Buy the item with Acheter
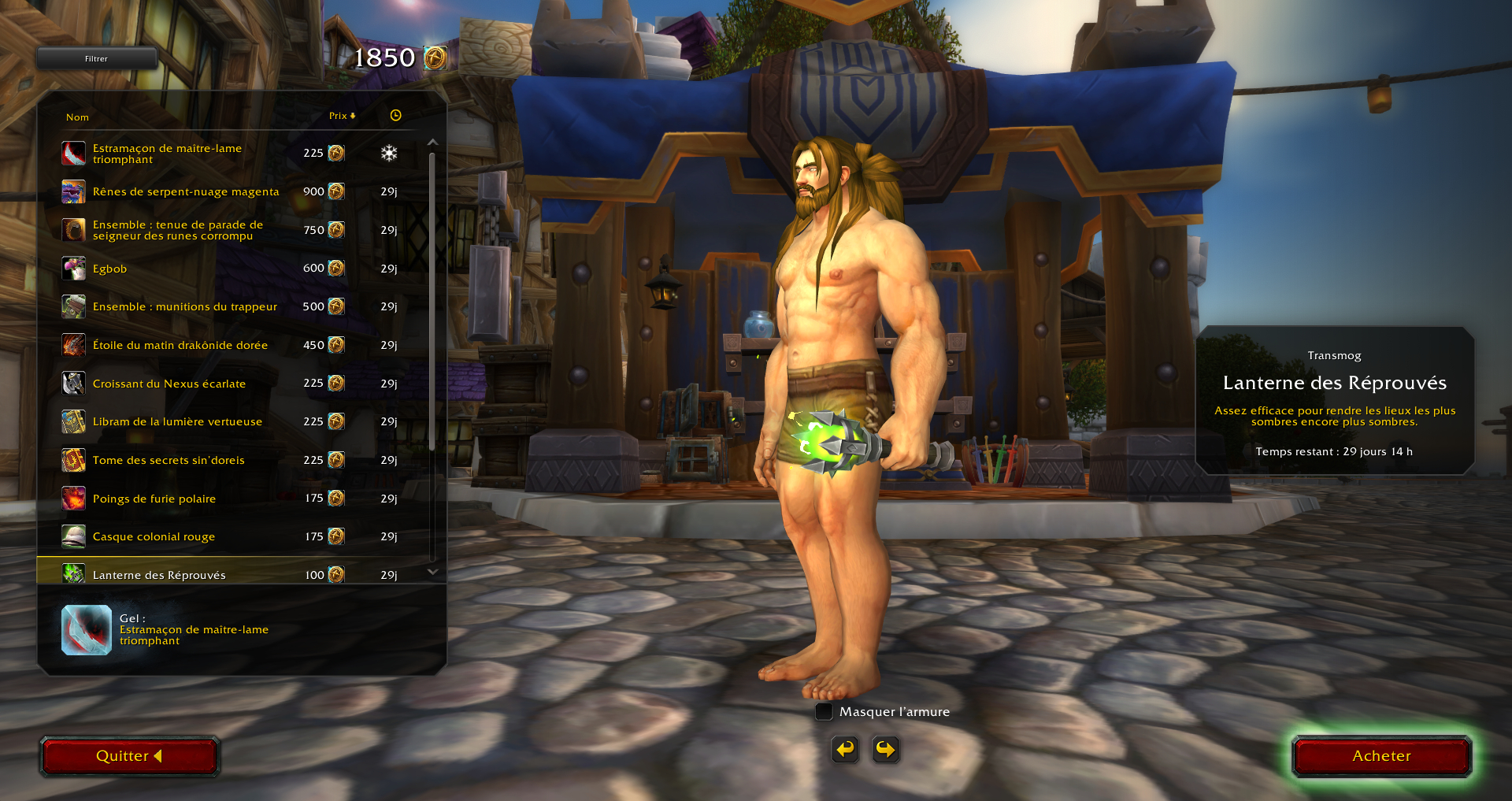 pyautogui.click(x=1381, y=756)
